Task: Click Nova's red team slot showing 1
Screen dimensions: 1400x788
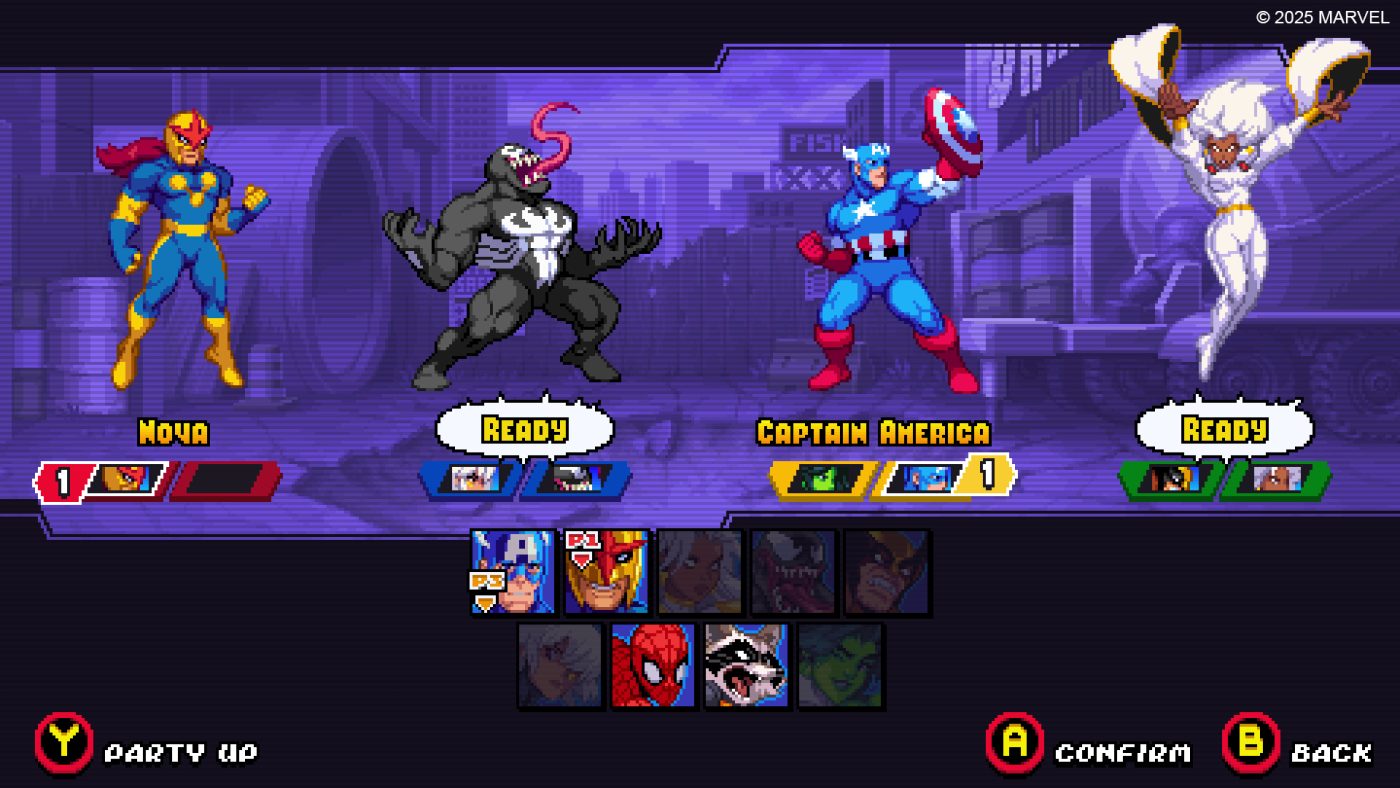Action: click(x=100, y=478)
